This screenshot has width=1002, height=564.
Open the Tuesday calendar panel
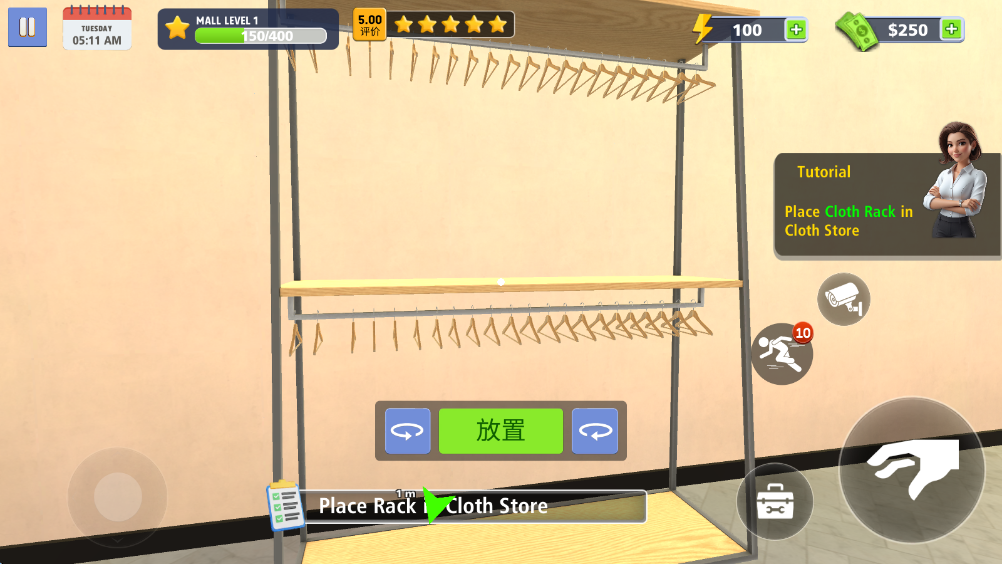97,28
